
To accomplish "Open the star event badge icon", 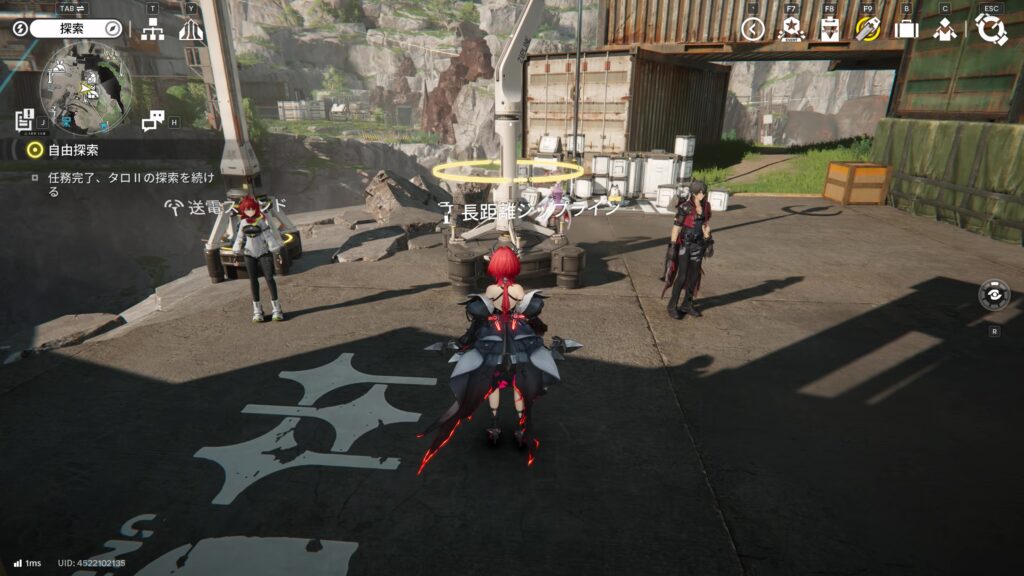I will point(791,29).
